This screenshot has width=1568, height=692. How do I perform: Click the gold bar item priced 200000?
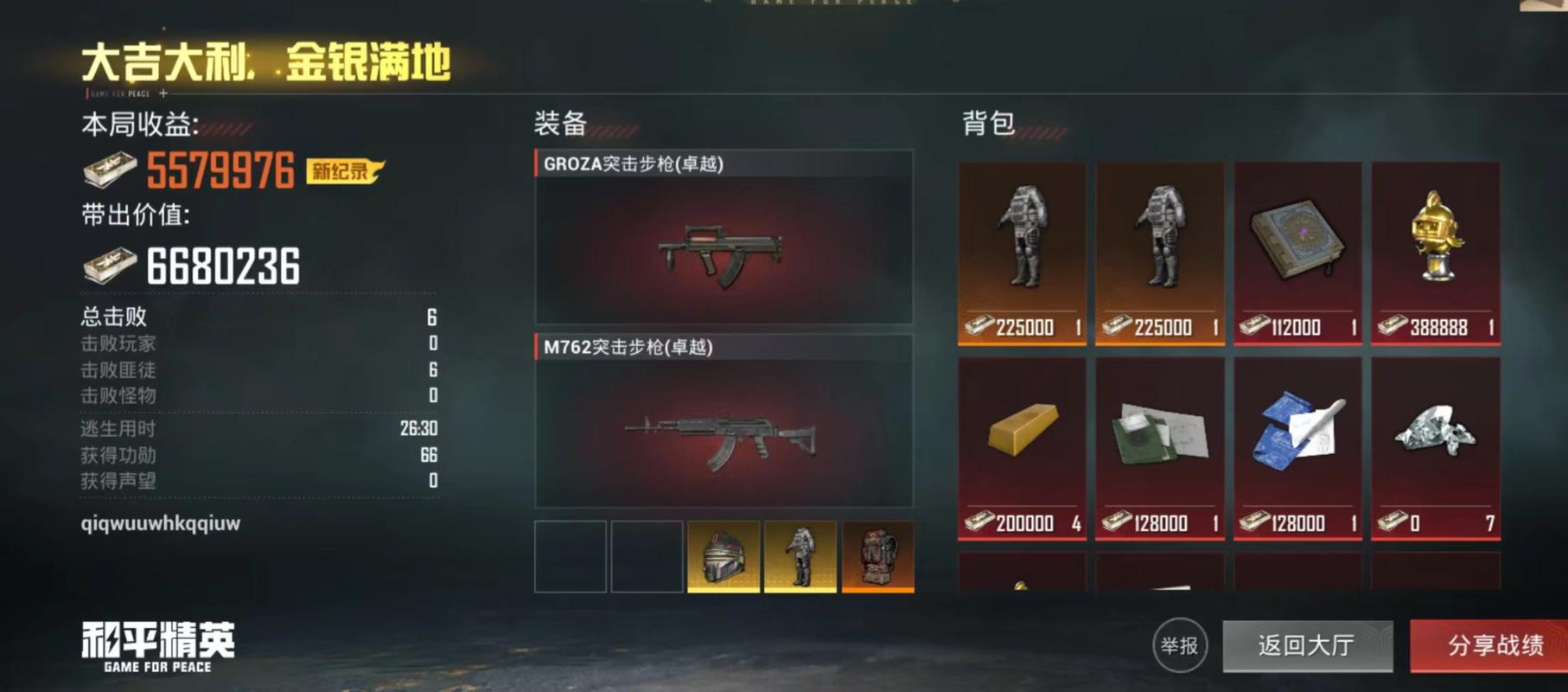pos(1022,441)
